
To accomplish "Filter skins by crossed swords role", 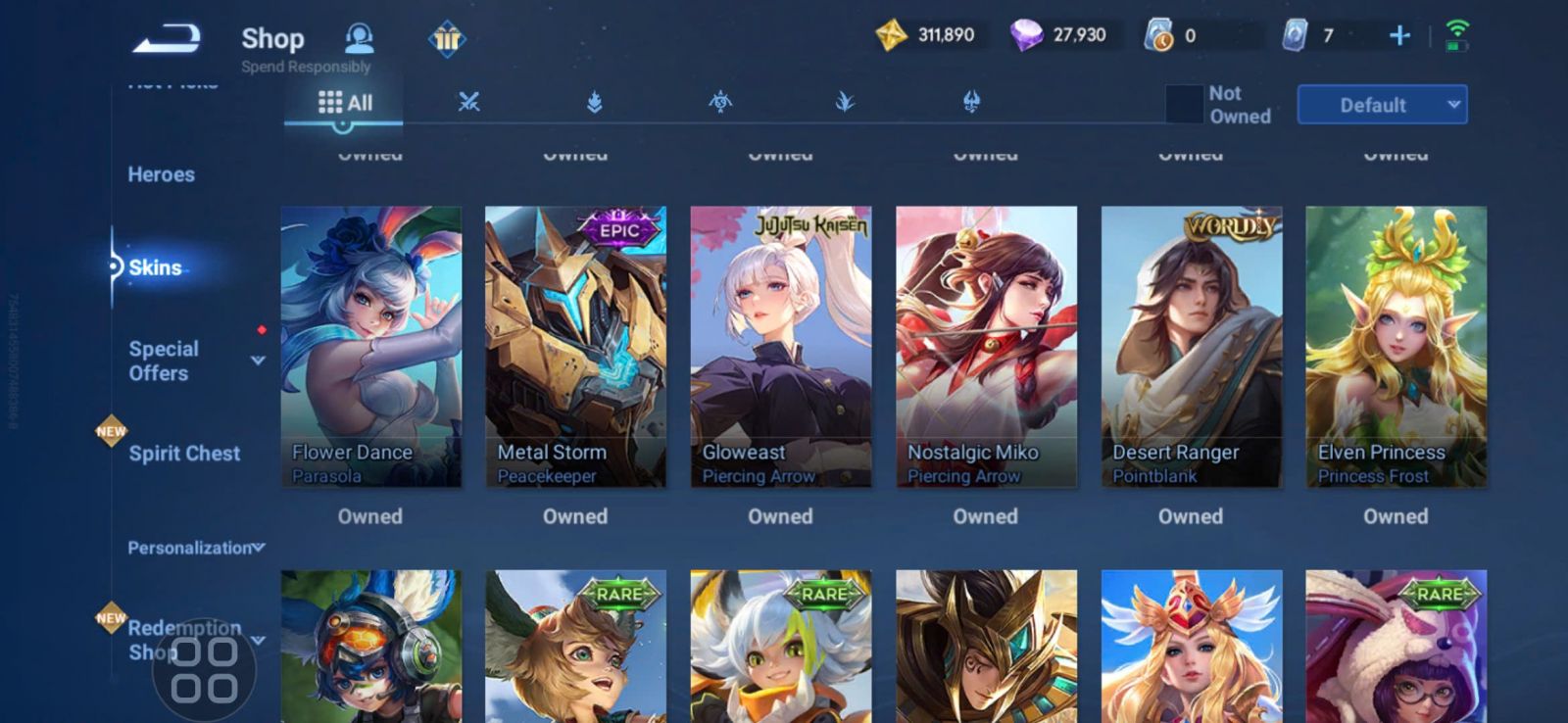I will coord(468,102).
